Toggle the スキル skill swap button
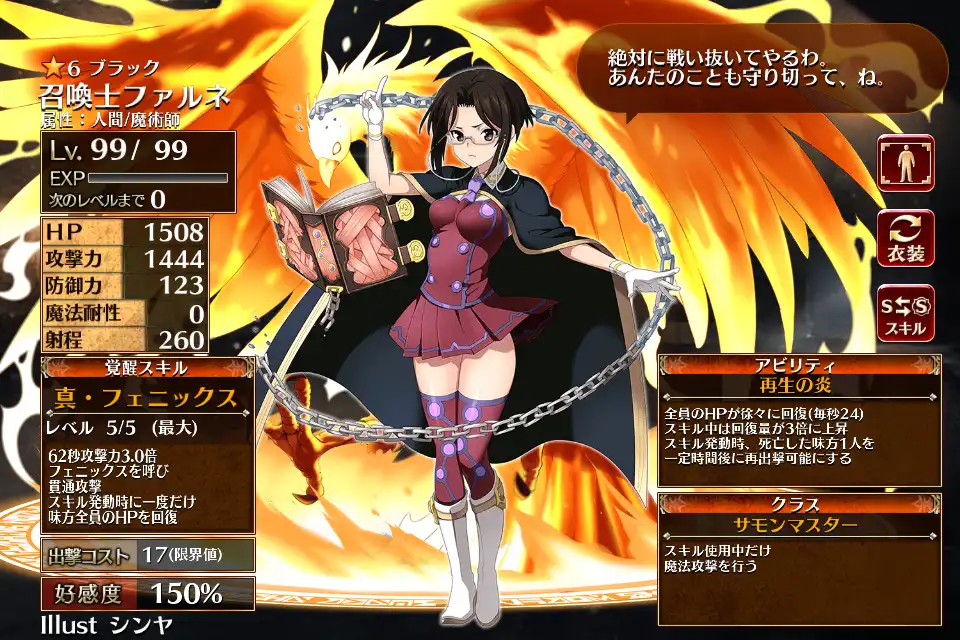 (906, 313)
